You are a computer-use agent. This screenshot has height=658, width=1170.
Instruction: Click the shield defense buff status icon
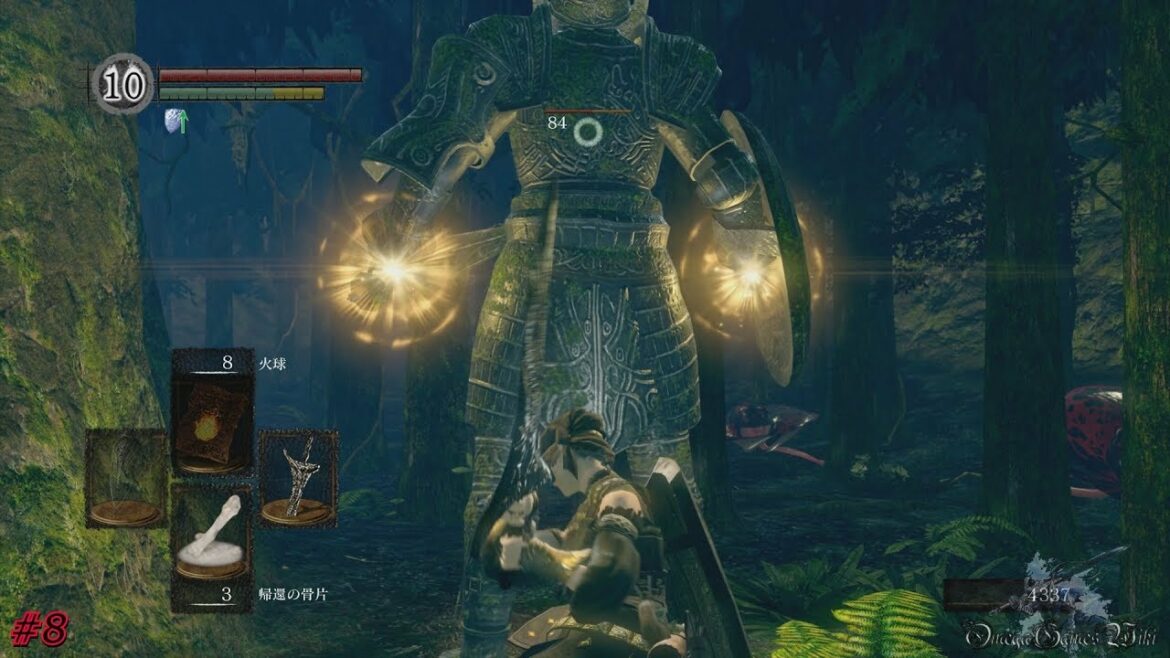point(176,121)
